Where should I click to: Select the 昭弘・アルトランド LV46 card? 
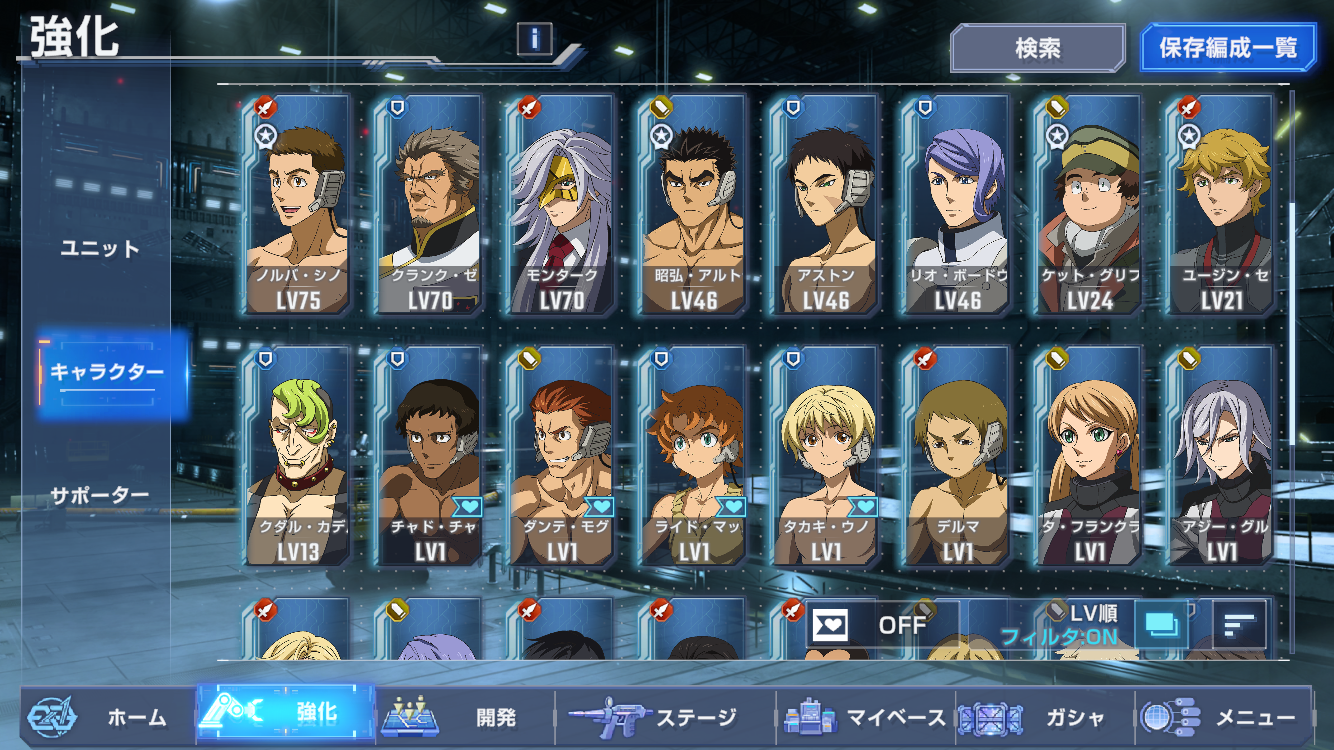pos(693,205)
